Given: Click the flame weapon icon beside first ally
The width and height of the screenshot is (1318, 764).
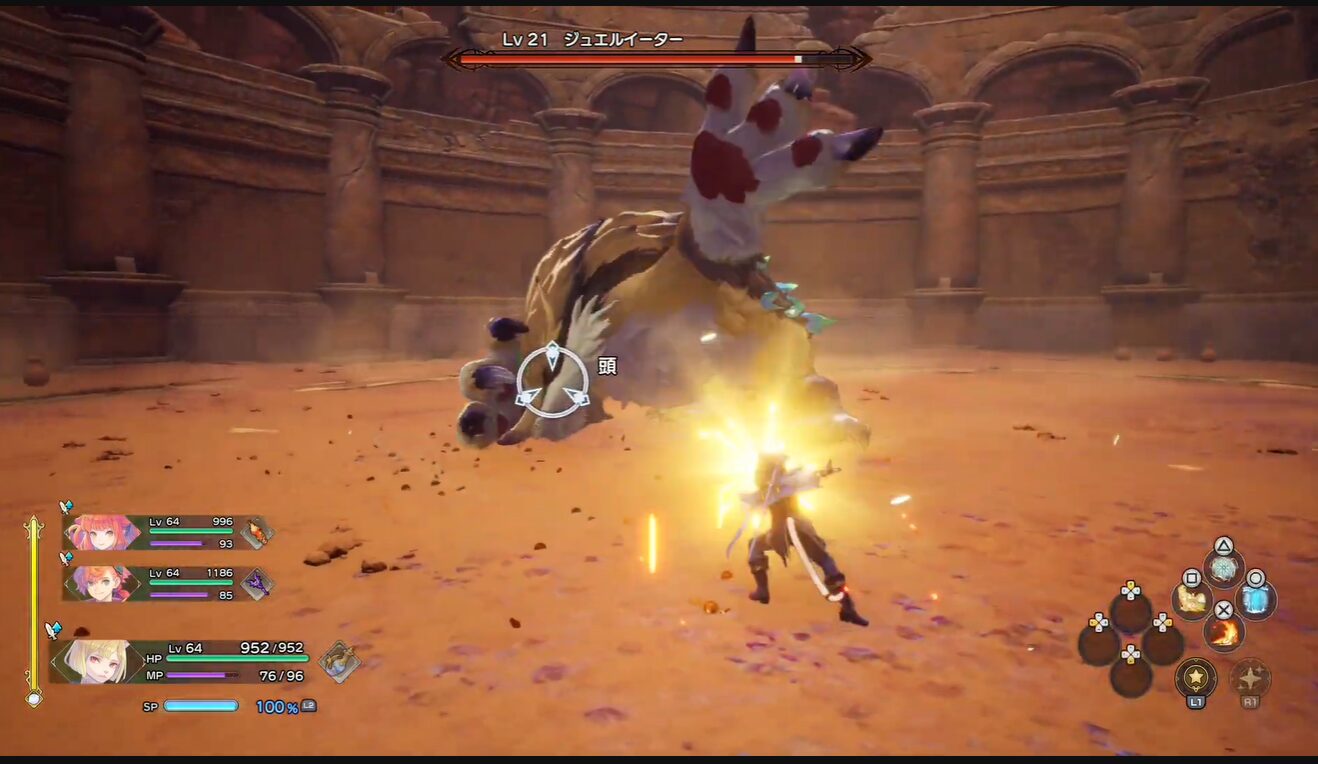Looking at the screenshot, I should (x=257, y=532).
